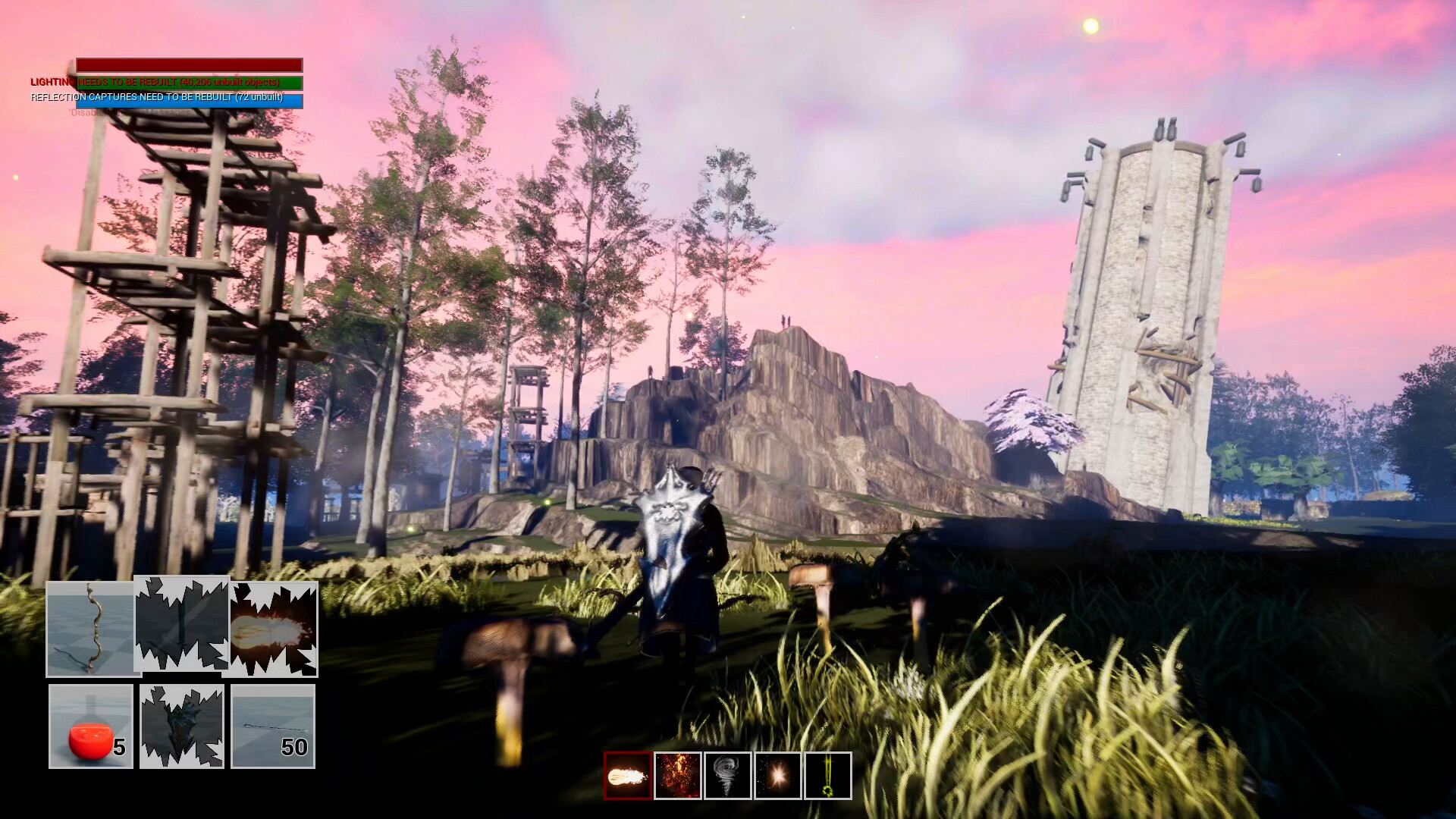Toggle the currently highlighted fireball hotbar slot
Screen dimensions: 1456x819
(x=626, y=774)
